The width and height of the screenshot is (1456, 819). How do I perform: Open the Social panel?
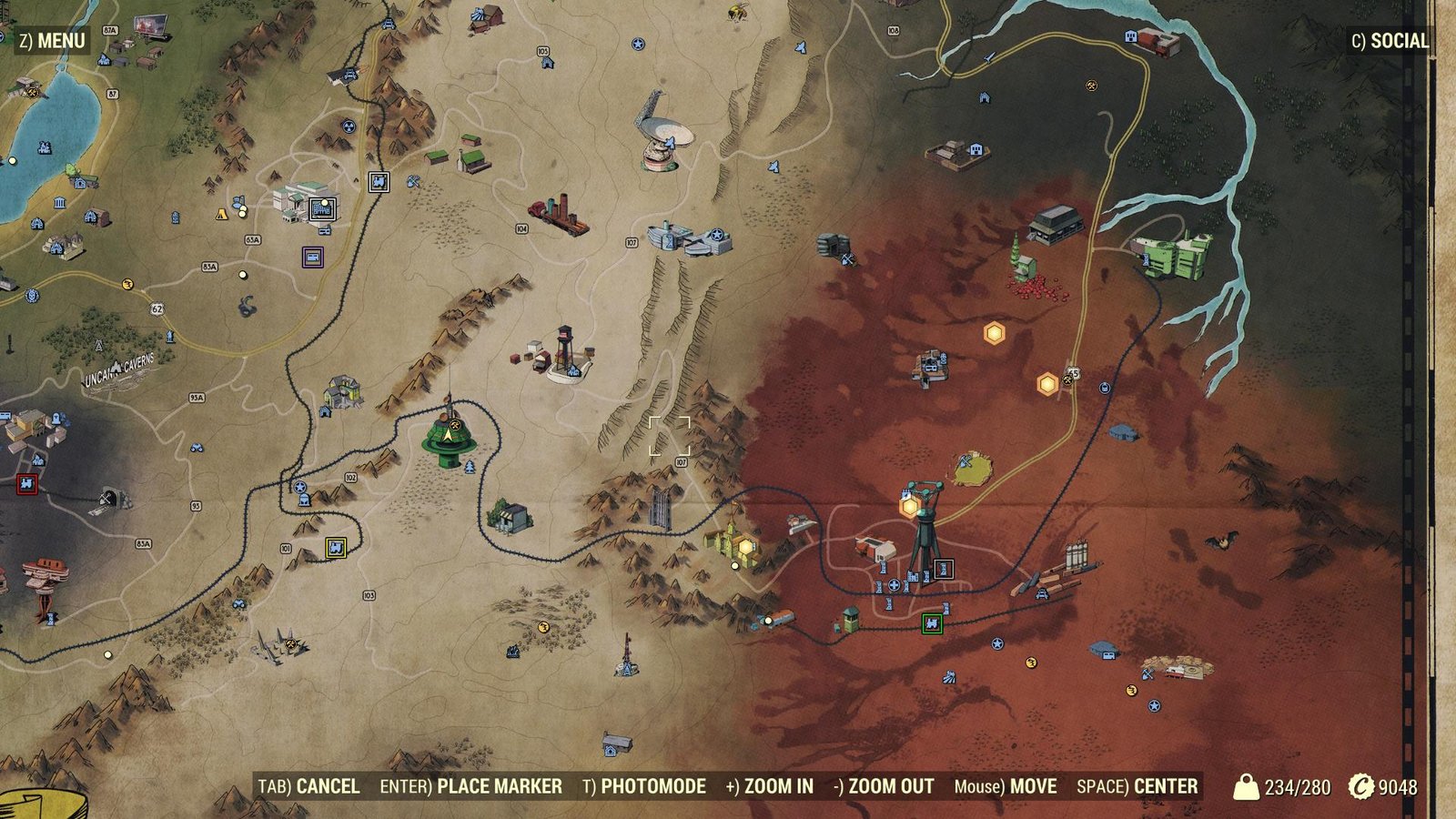pos(1390,41)
